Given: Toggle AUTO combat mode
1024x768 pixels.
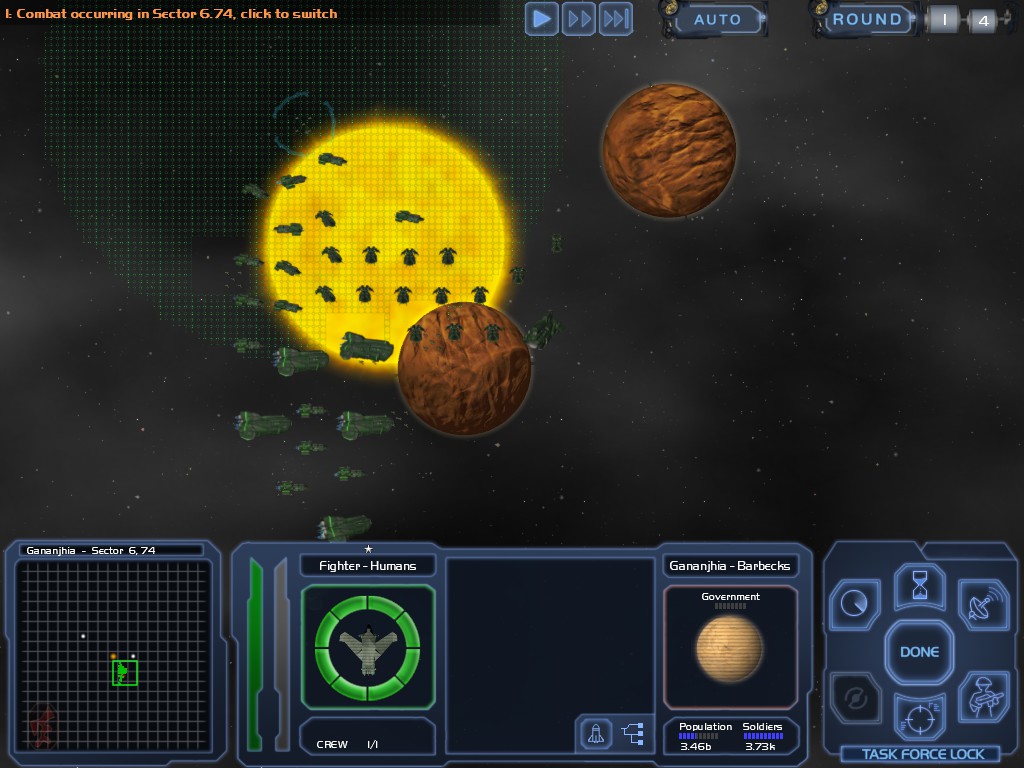Looking at the screenshot, I should click(717, 20).
